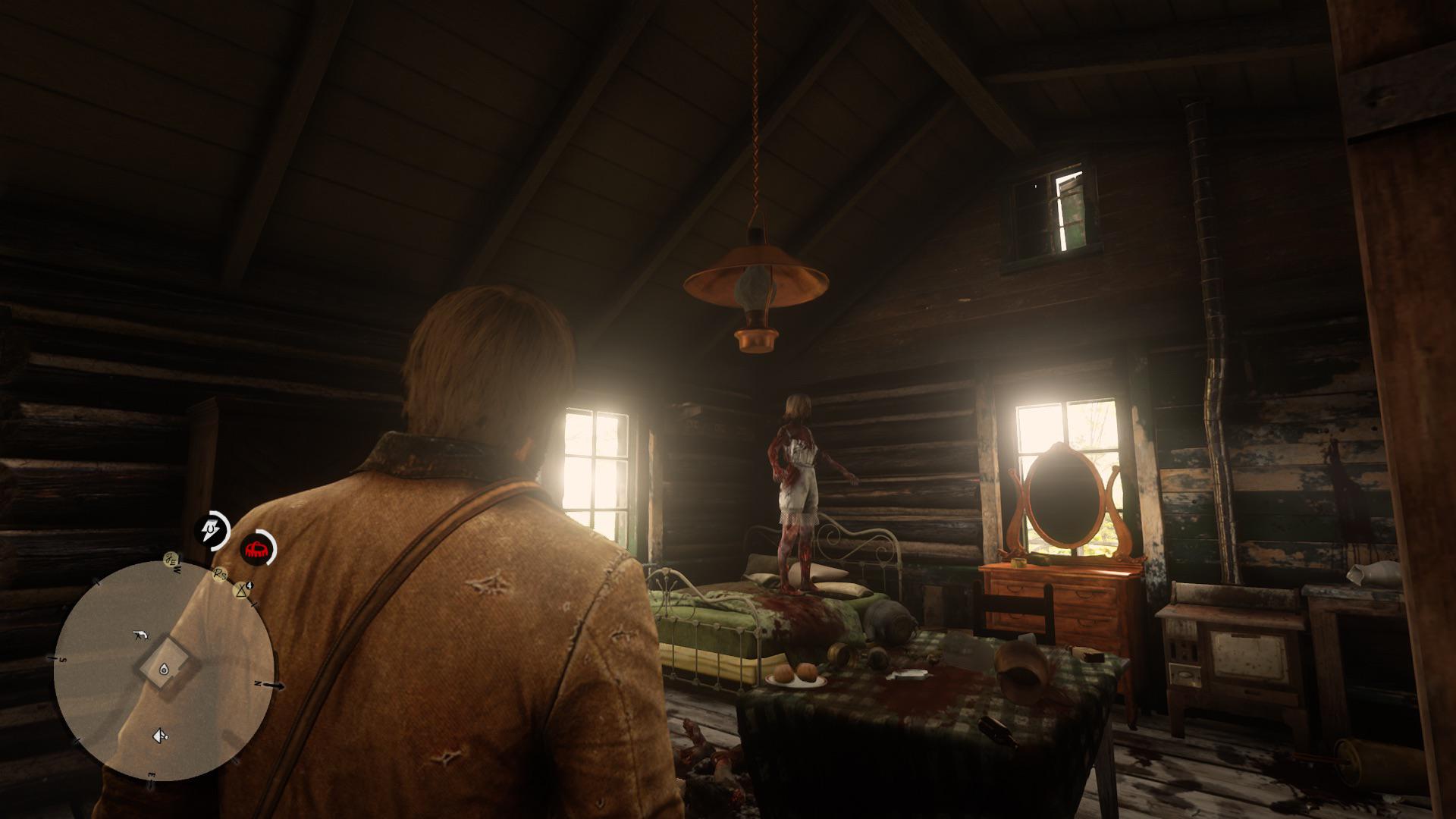Select the pistol blip on the minimap

click(x=141, y=634)
